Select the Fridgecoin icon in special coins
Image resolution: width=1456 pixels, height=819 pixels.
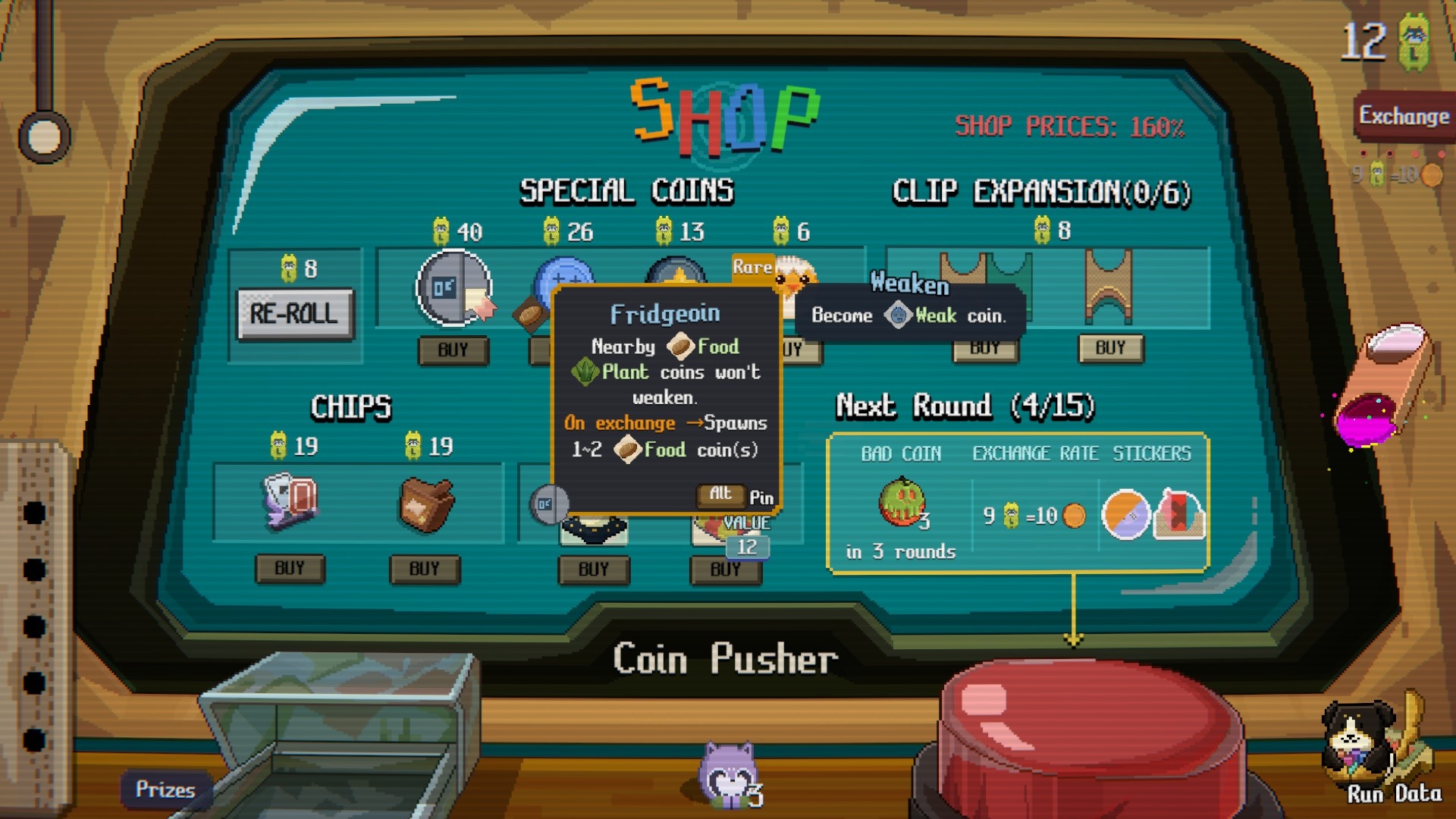click(454, 288)
